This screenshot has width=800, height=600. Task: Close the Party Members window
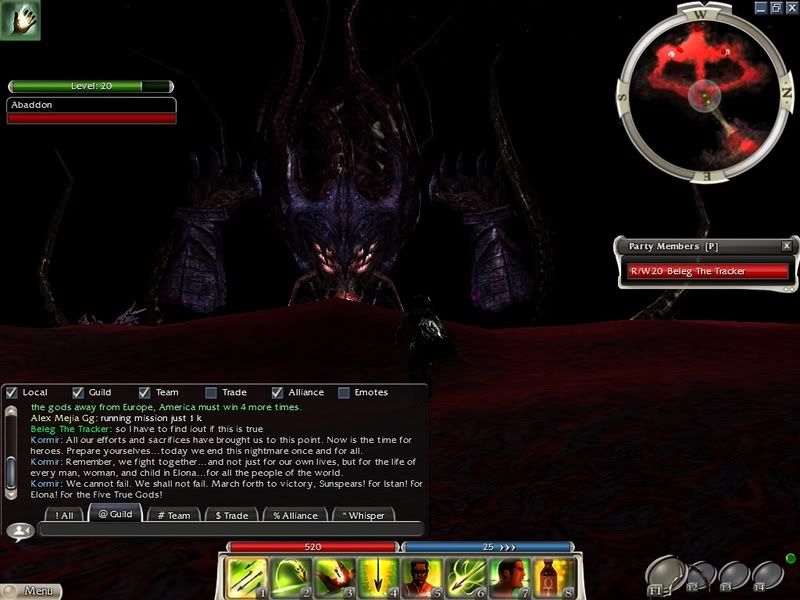click(x=786, y=245)
